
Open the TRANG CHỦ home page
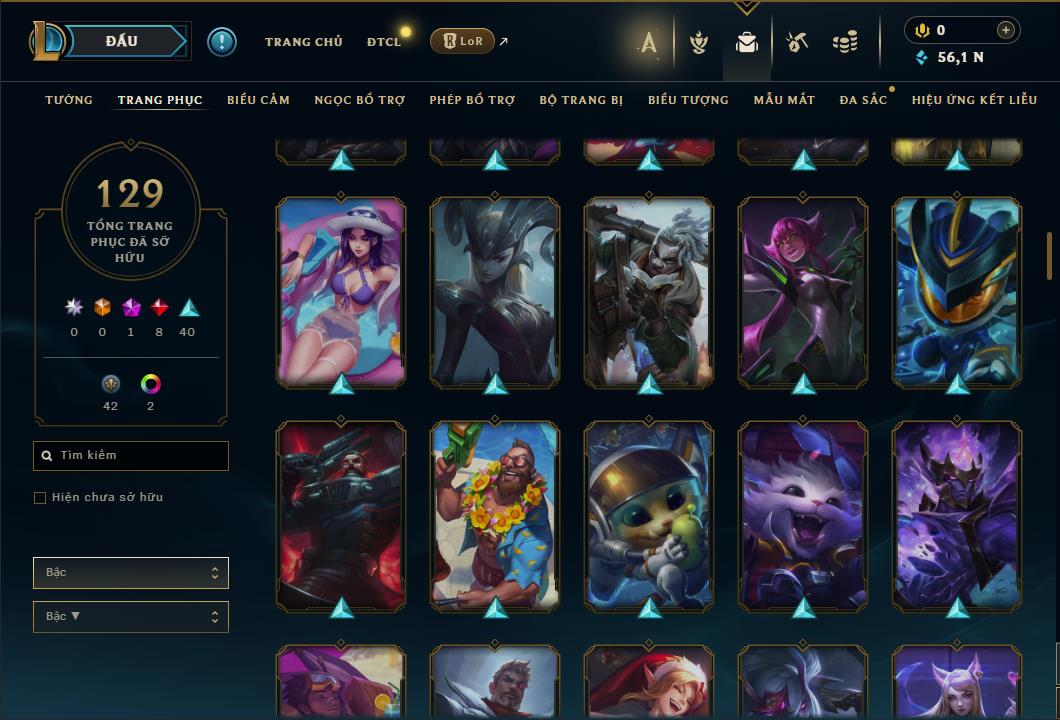303,42
